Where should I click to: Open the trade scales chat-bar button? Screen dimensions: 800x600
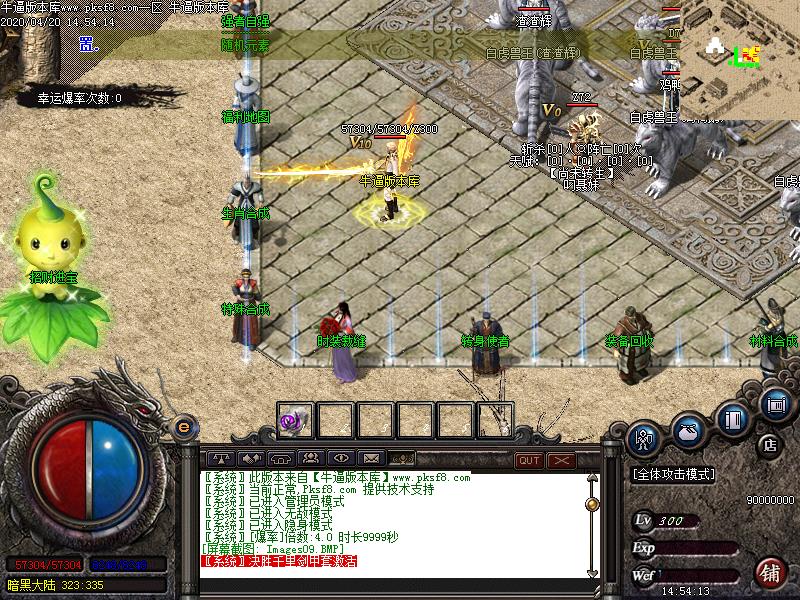(218, 459)
